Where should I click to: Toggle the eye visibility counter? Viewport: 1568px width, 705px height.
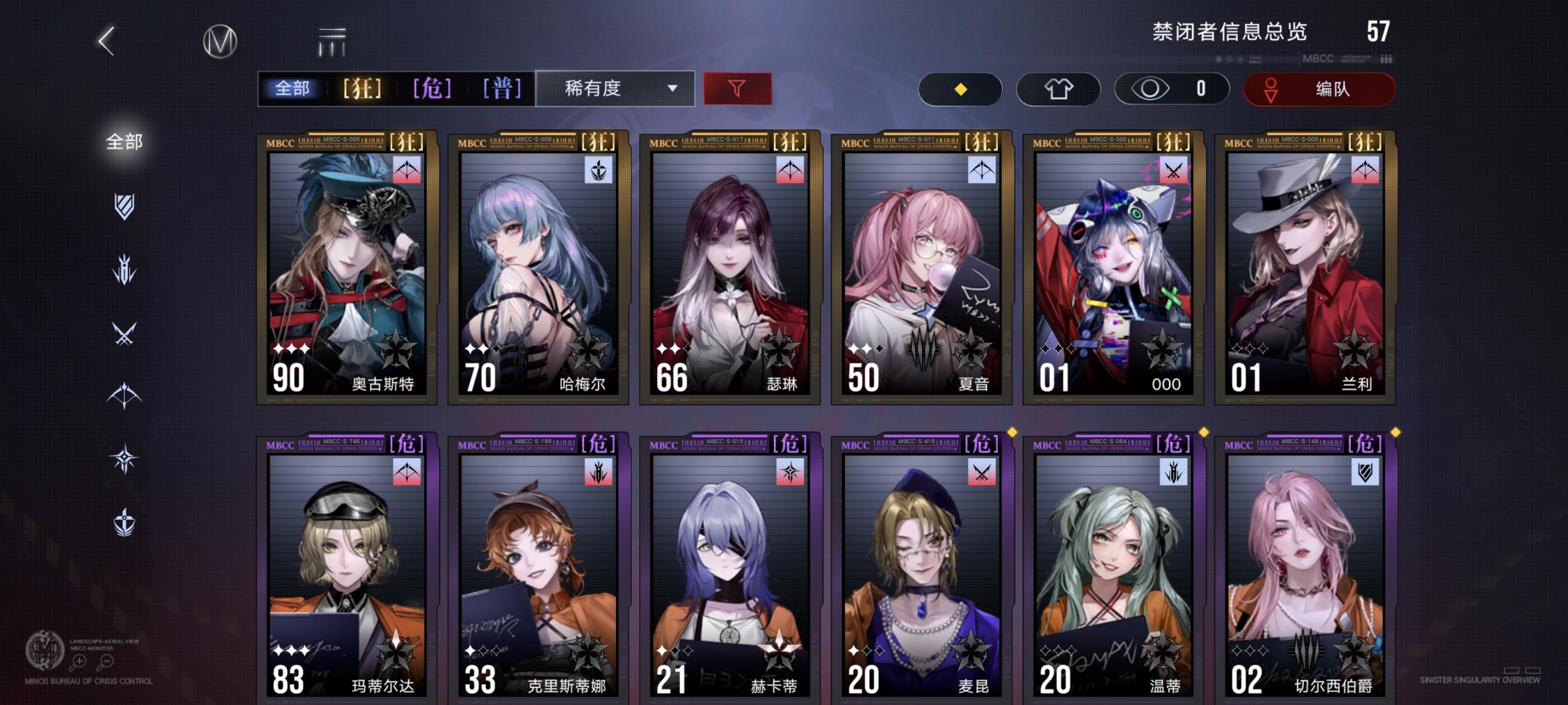pos(1170,88)
